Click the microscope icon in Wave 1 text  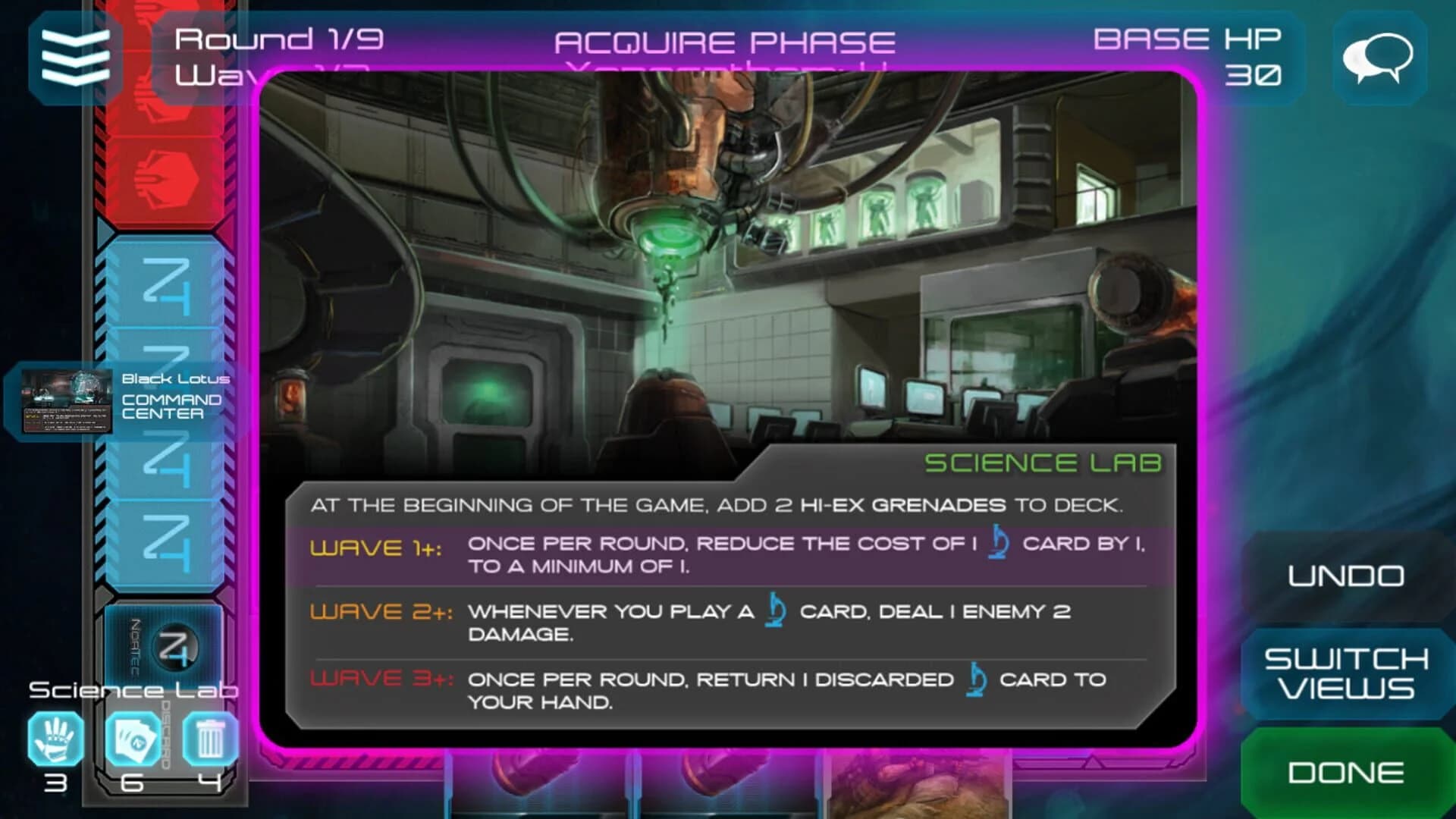click(x=997, y=541)
